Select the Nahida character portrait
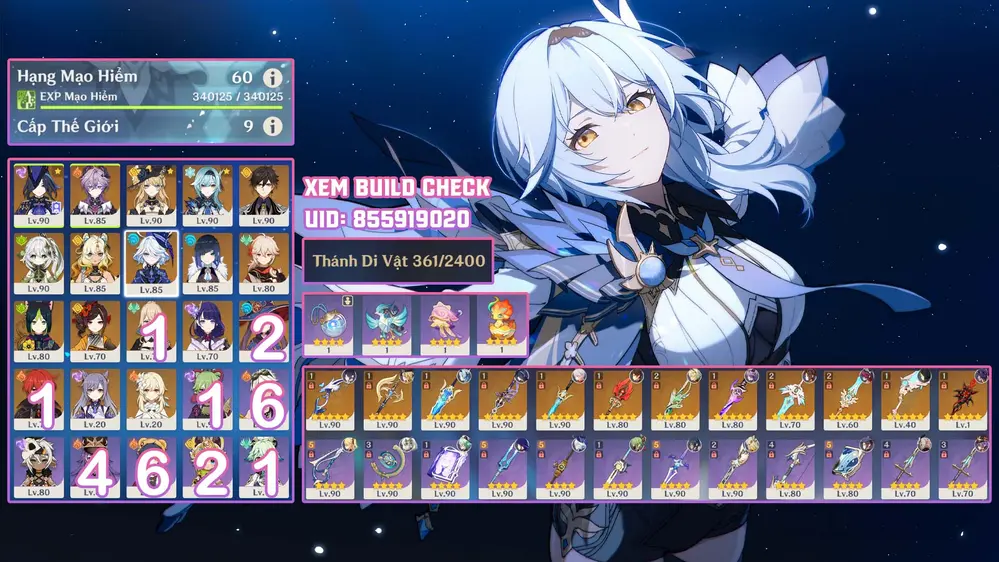Viewport: 999px width, 562px height. (x=39, y=262)
